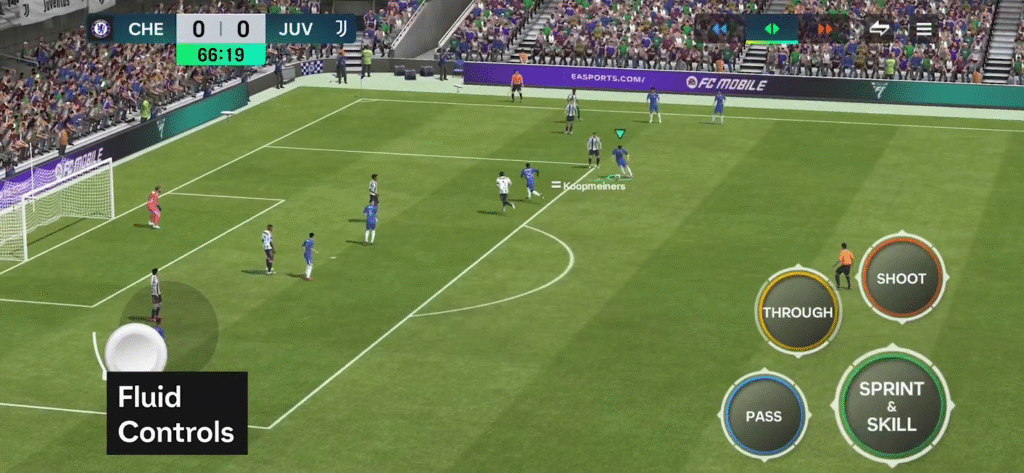
Task: Tap the switch arrows icon
Action: click(879, 29)
